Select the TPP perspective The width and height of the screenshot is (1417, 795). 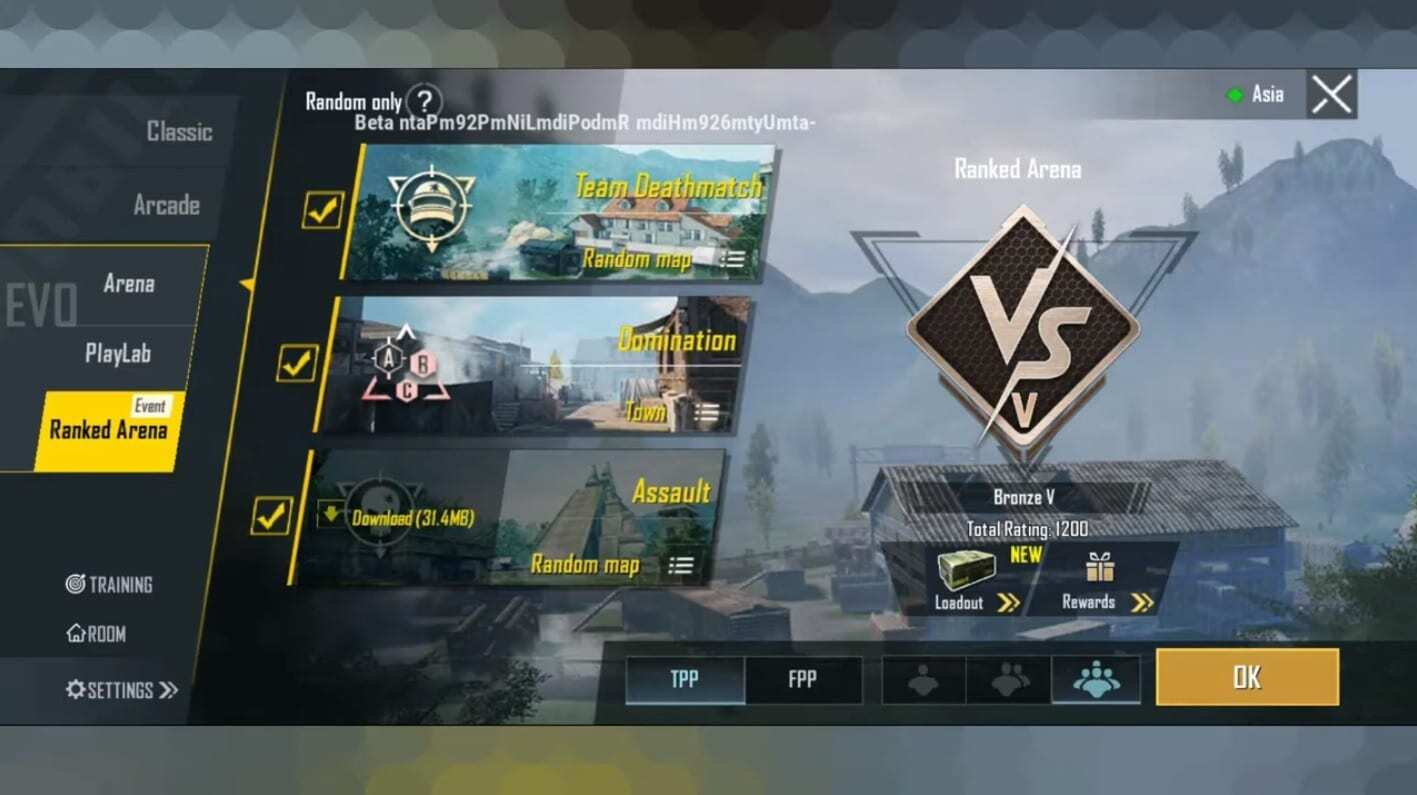pyautogui.click(x=685, y=680)
